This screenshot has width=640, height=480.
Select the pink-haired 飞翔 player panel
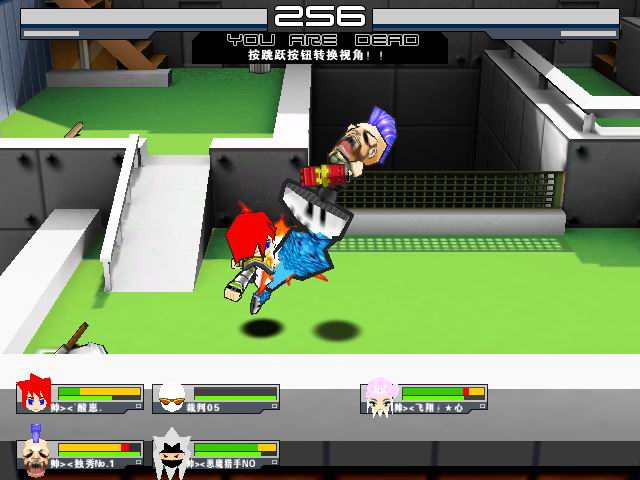coord(424,398)
